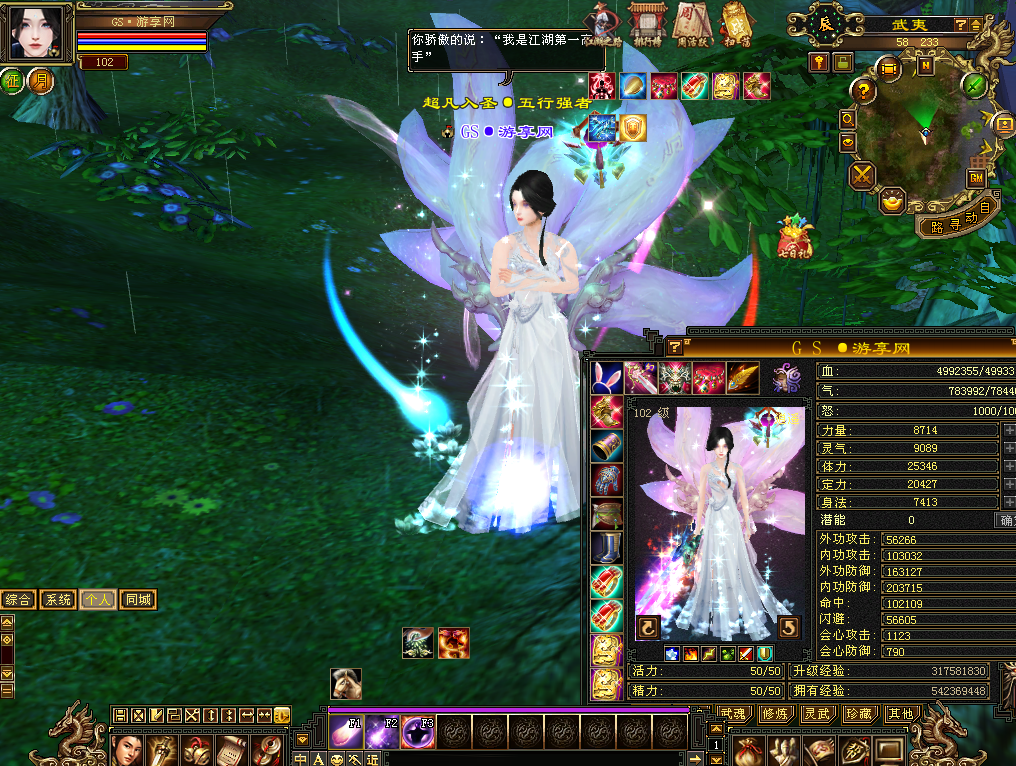Open the 七日礼 seven-day gift bag
Image resolution: width=1016 pixels, height=766 pixels.
[796, 236]
